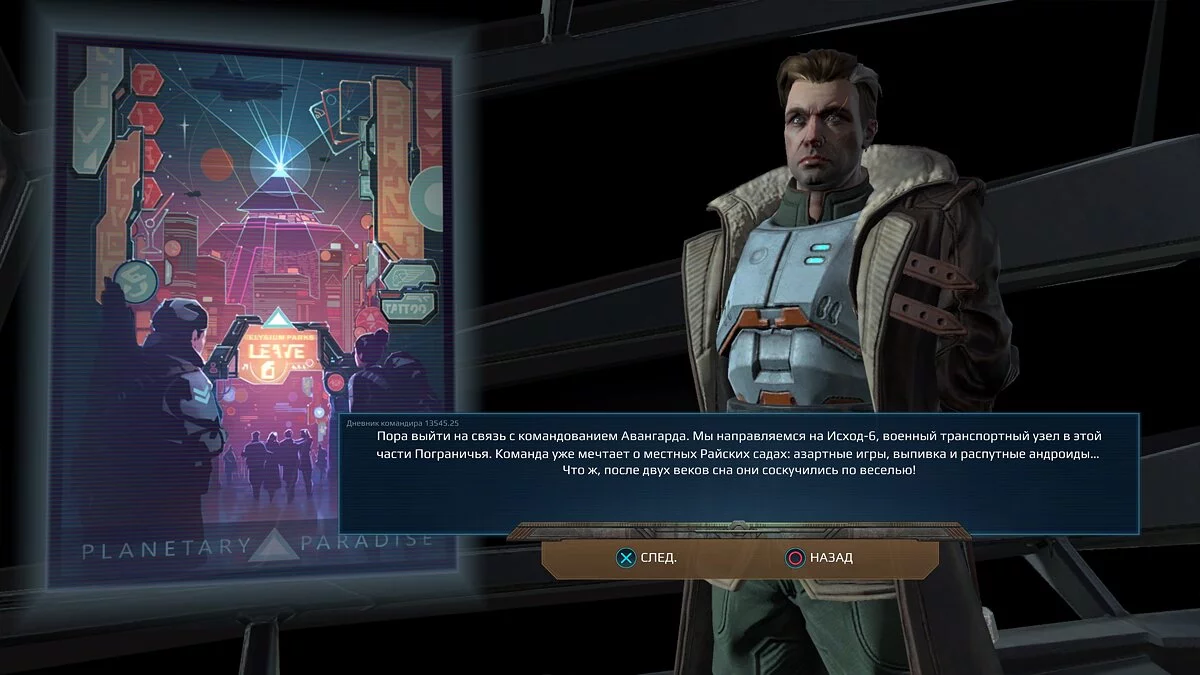This screenshot has height=675, width=1200.
Task: Advance dialogue with the СЛЕД. button
Action: [645, 558]
